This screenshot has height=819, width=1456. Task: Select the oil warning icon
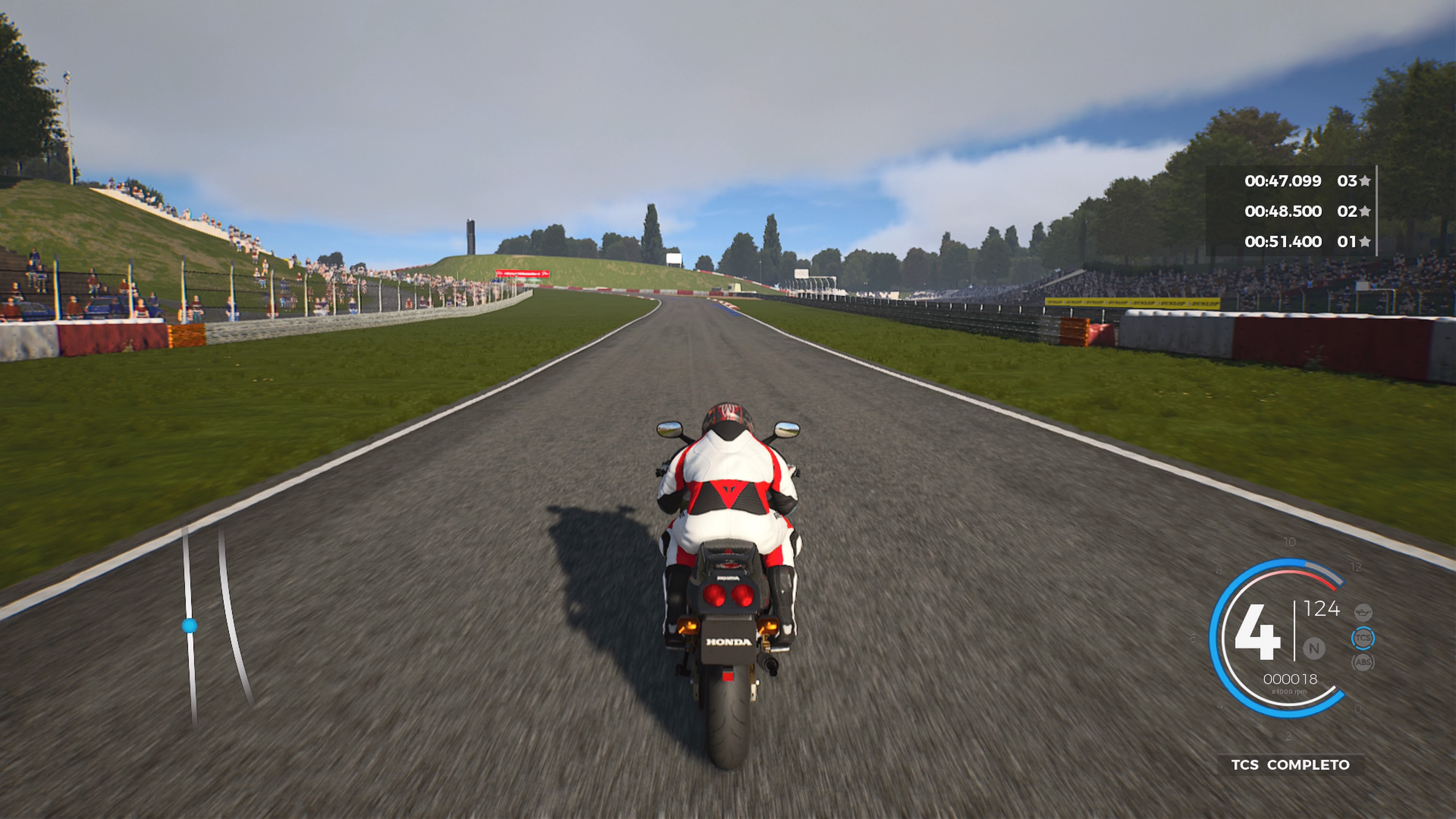[x=1363, y=613]
